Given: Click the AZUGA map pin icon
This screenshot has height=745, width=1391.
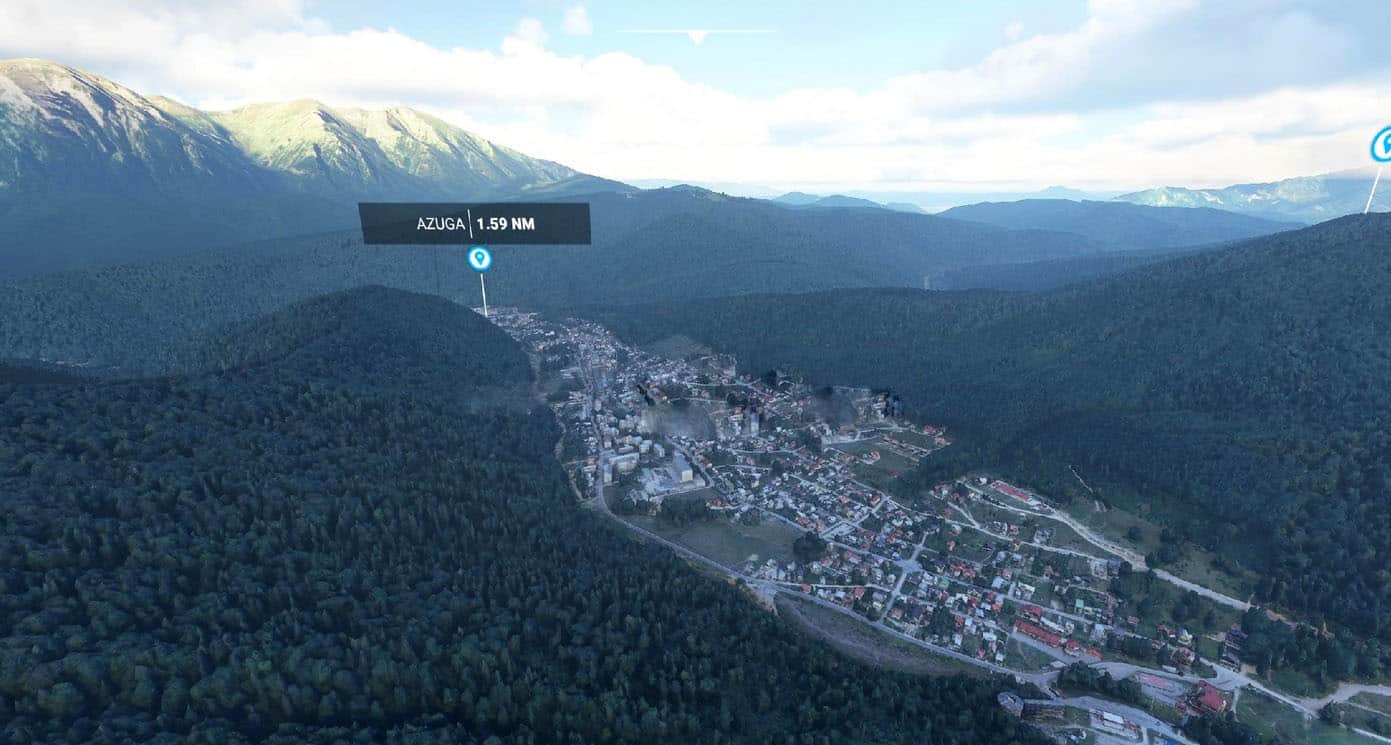Looking at the screenshot, I should pyautogui.click(x=480, y=259).
